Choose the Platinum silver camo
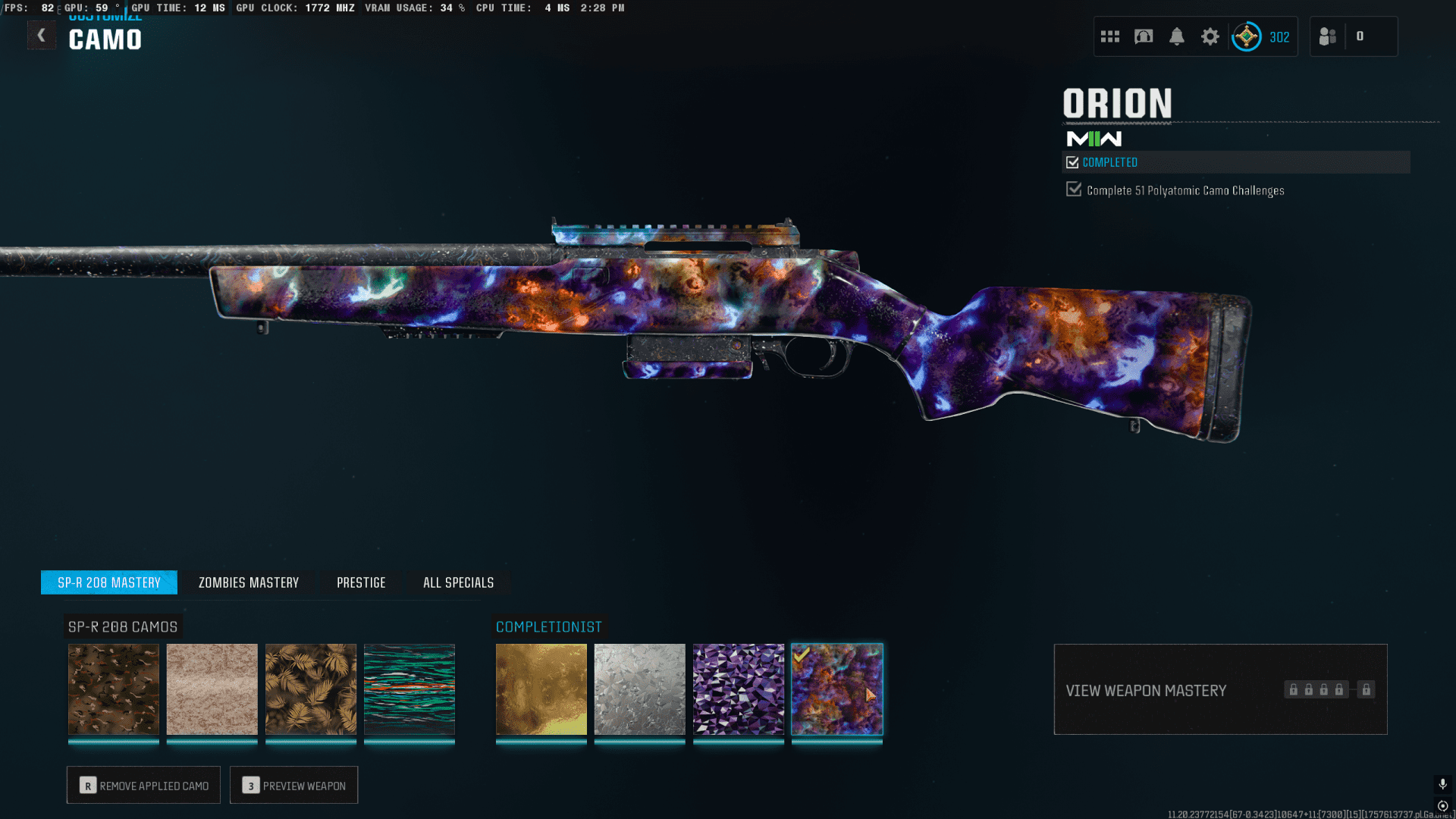 coord(640,689)
